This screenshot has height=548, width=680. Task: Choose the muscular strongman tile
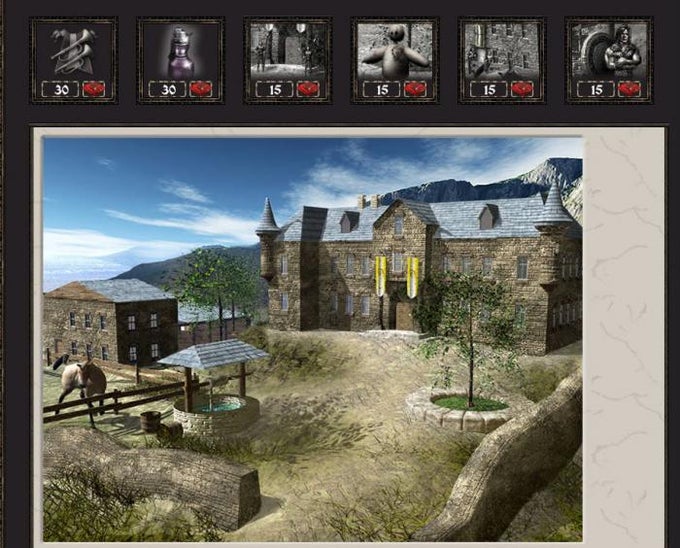[x=609, y=59]
